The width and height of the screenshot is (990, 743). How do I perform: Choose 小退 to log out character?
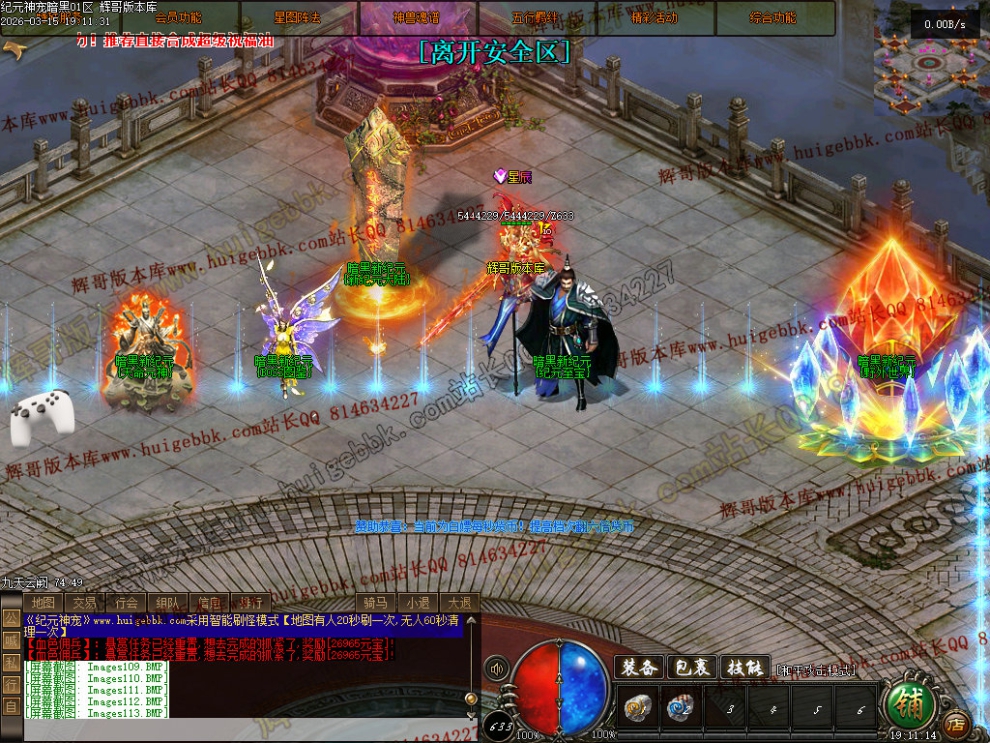tap(417, 602)
